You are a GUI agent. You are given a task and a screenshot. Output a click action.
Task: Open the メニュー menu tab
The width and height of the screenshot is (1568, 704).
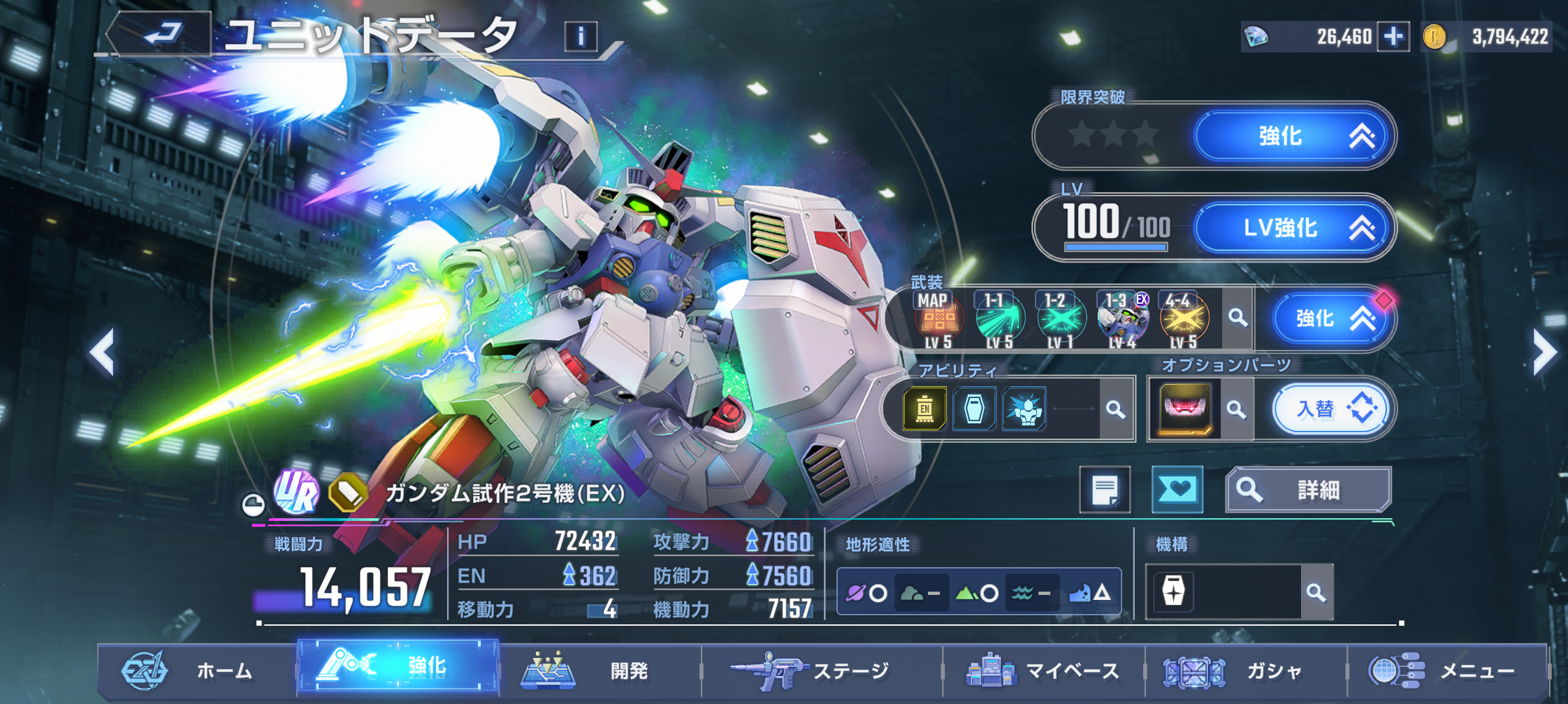(x=1446, y=671)
